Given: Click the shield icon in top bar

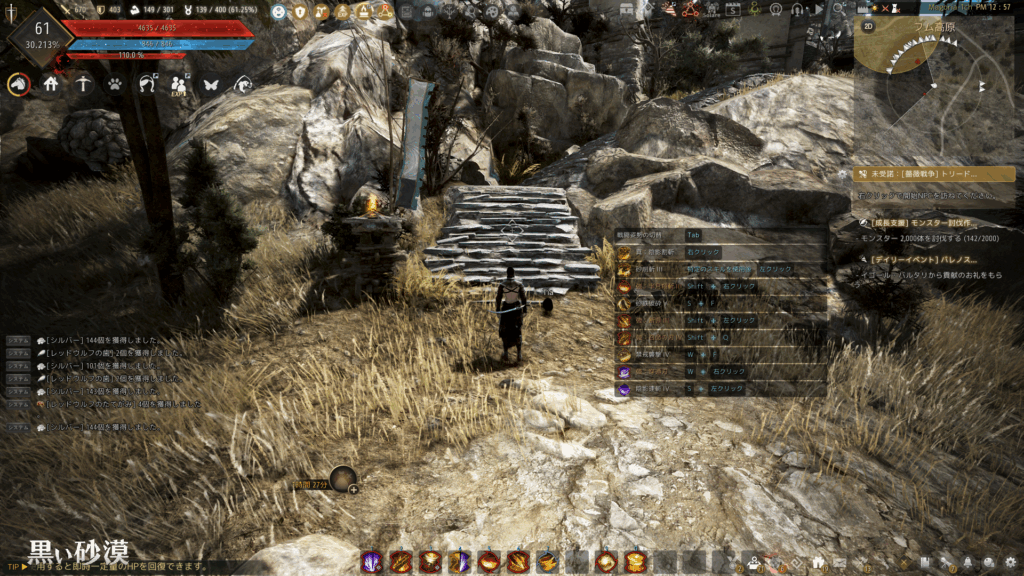Looking at the screenshot, I should tap(299, 12).
